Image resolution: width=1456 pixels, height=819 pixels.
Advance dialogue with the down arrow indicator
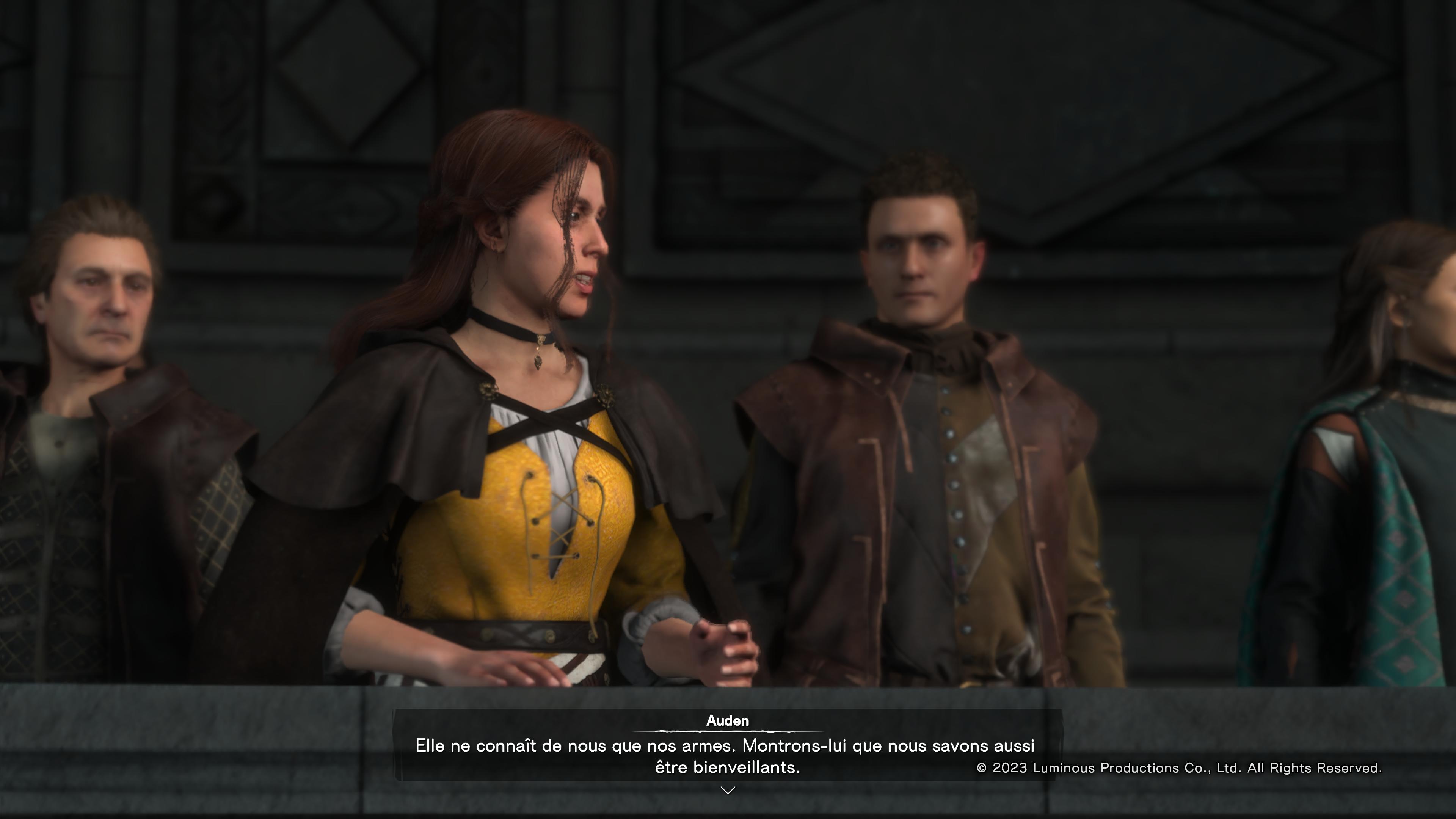pos(728,789)
